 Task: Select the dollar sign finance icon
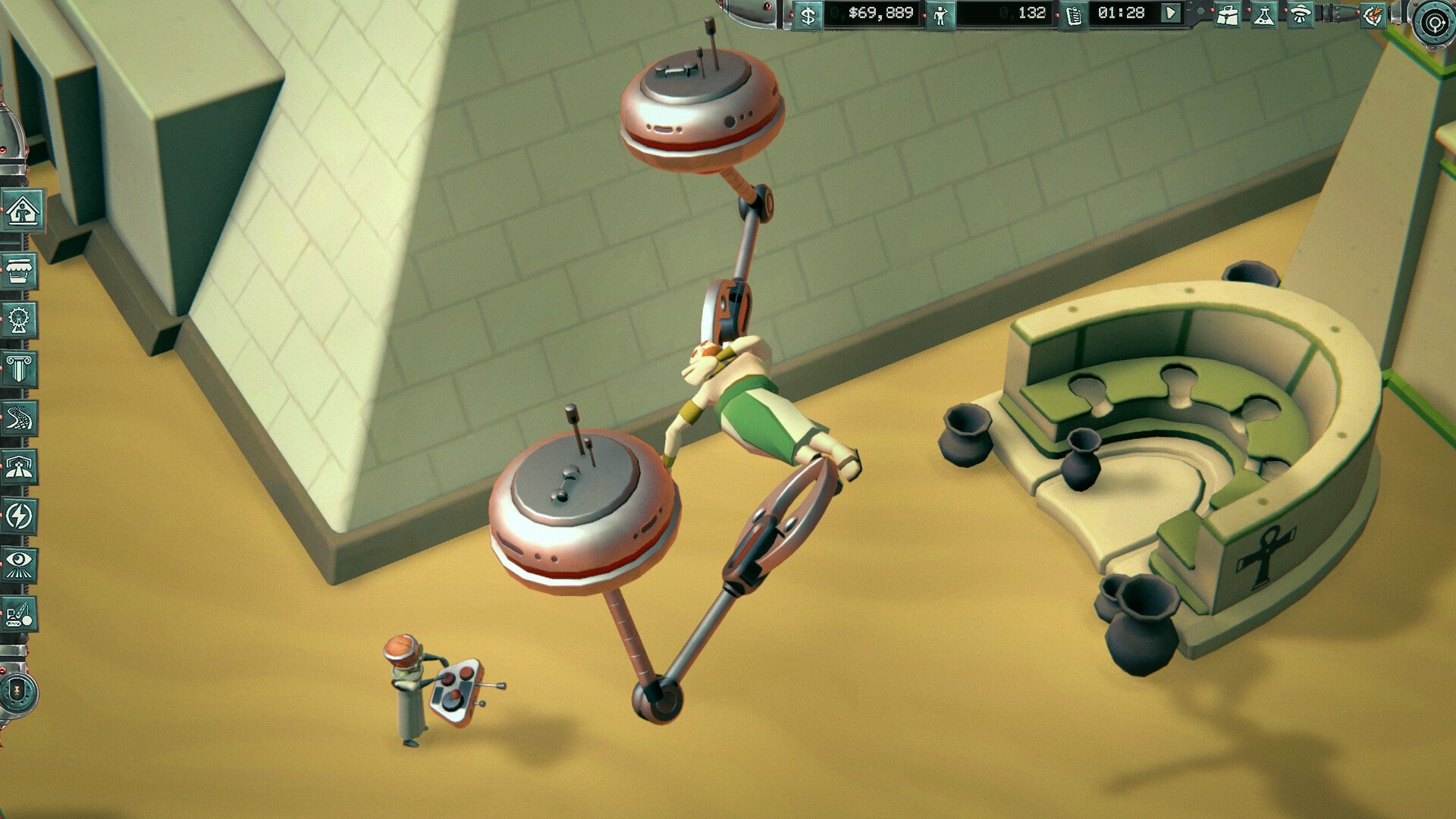pos(808,17)
